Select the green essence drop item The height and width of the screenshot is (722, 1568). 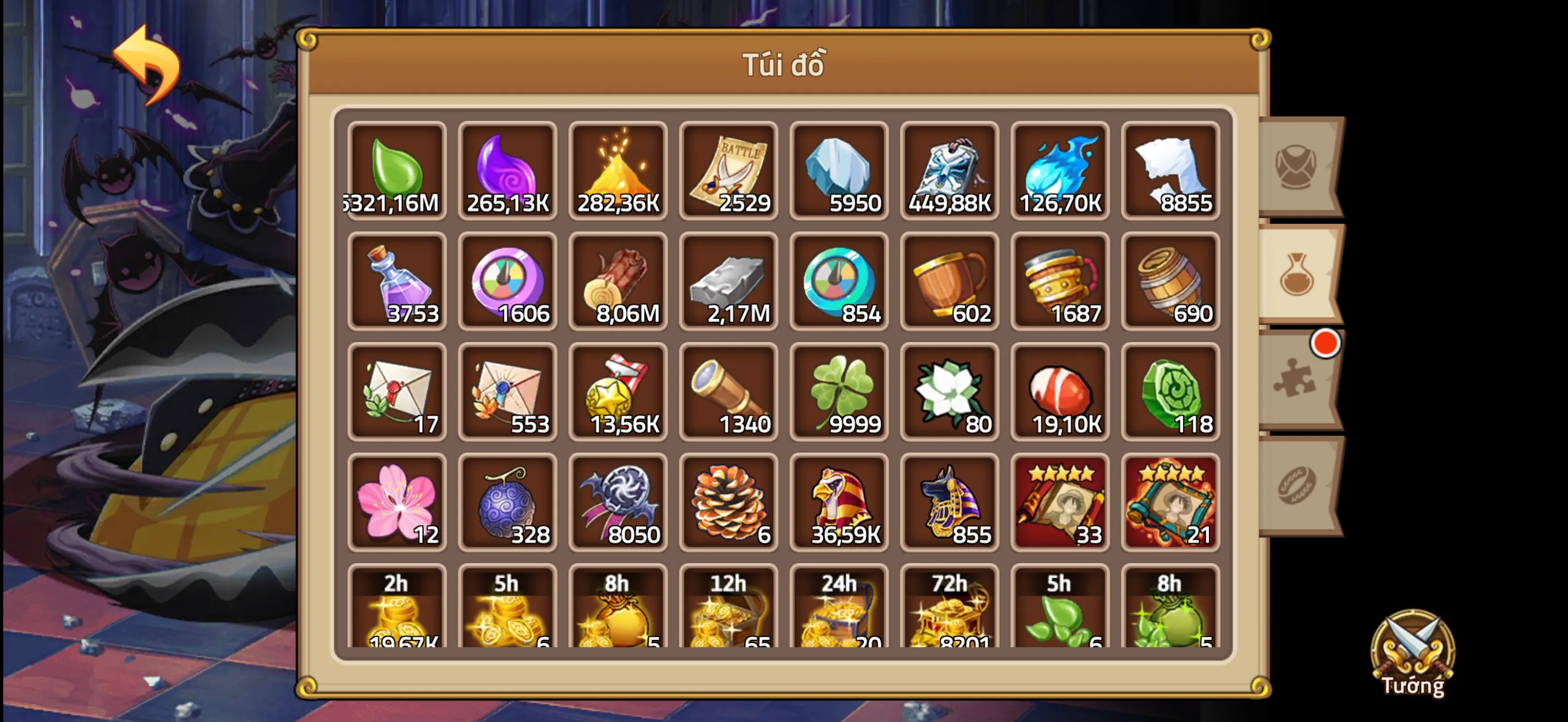point(396,171)
